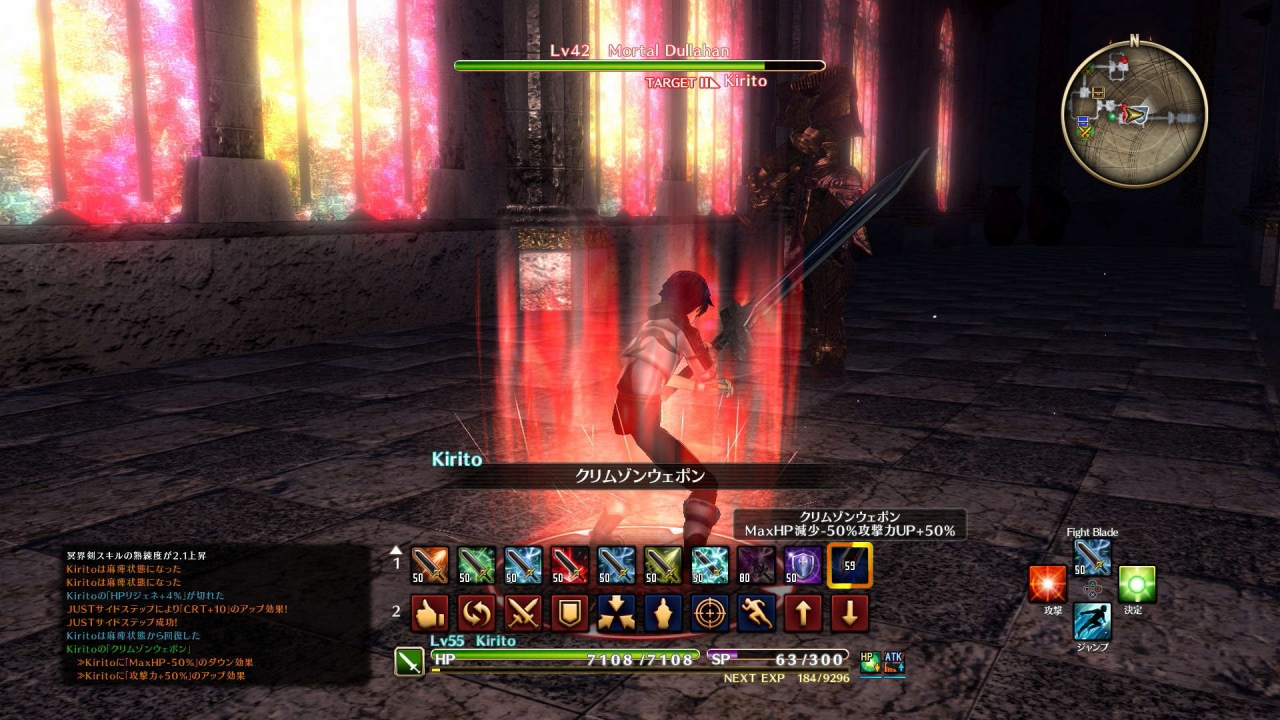
Task: Select the crosshair target command
Action: [x=710, y=613]
